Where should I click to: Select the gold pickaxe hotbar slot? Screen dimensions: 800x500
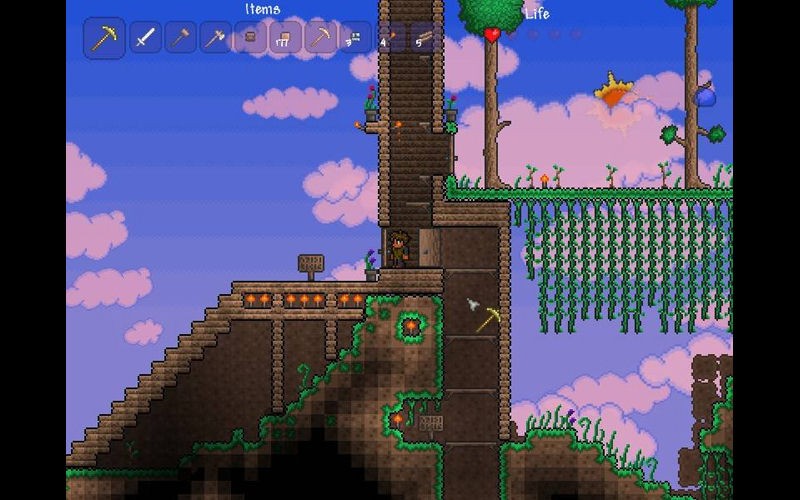[x=104, y=39]
